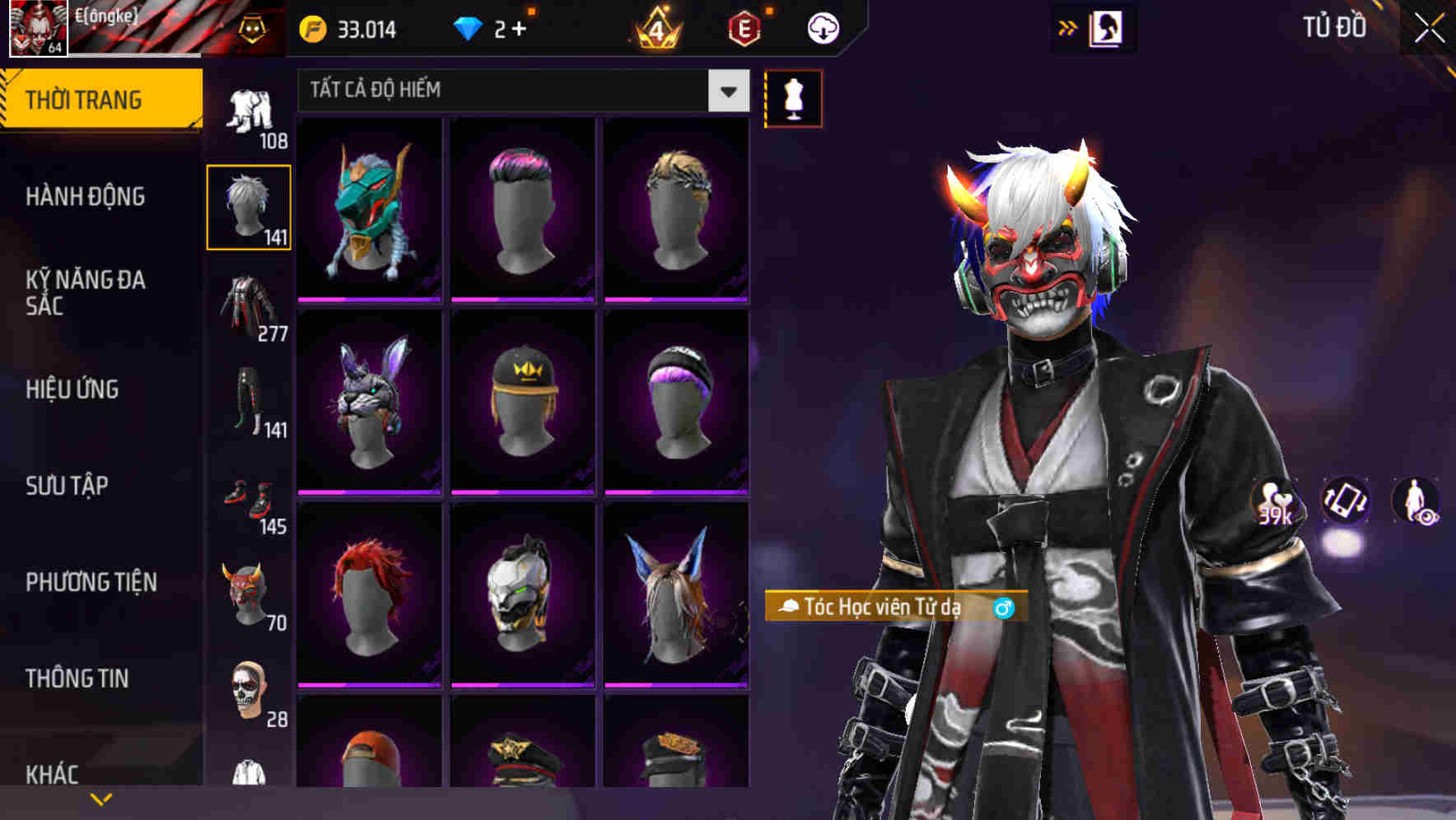Collapse the left menu with bottom chevron
The image size is (1456, 820).
pos(101,797)
